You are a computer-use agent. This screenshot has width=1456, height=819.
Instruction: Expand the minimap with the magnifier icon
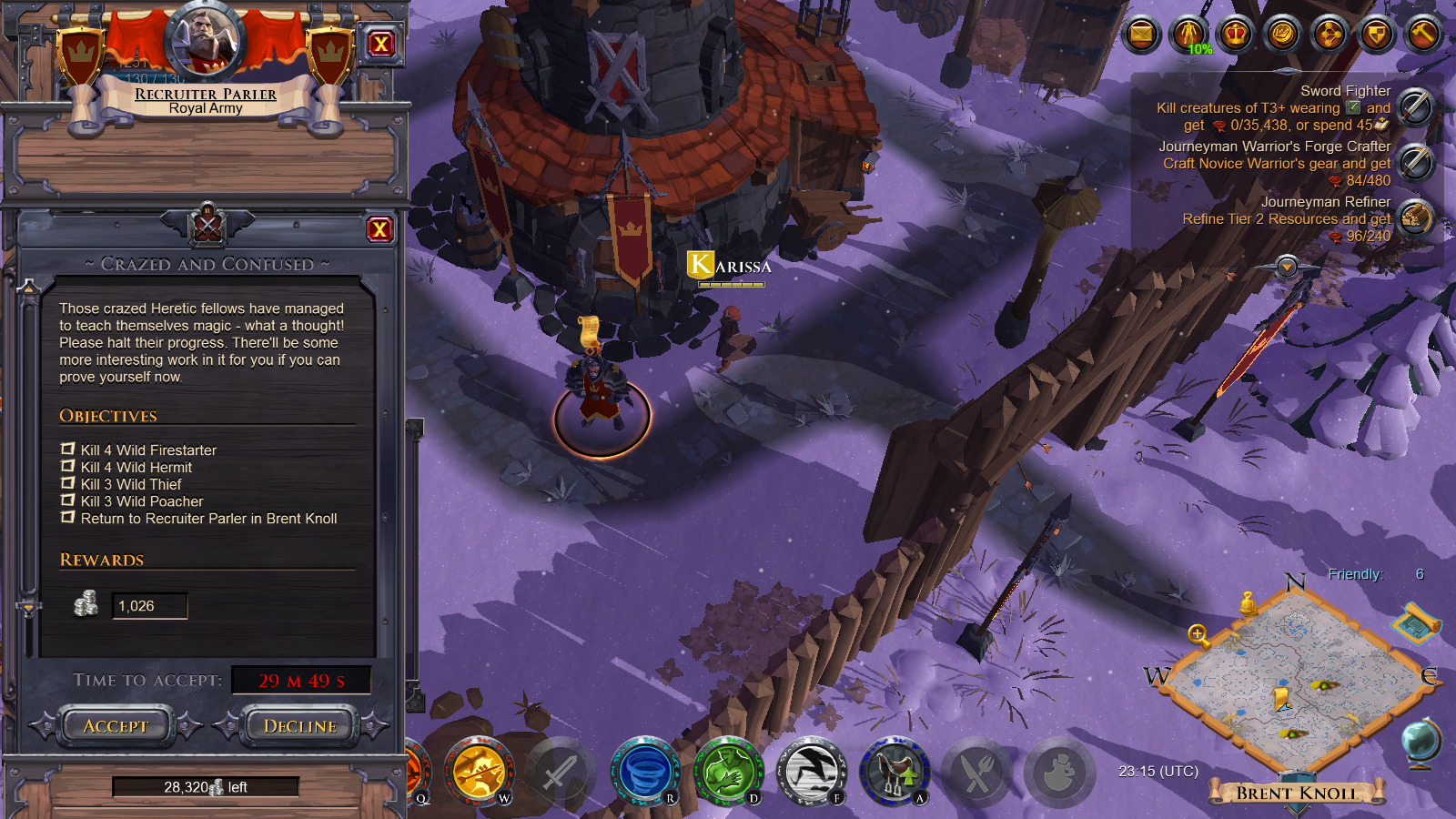[1198, 634]
